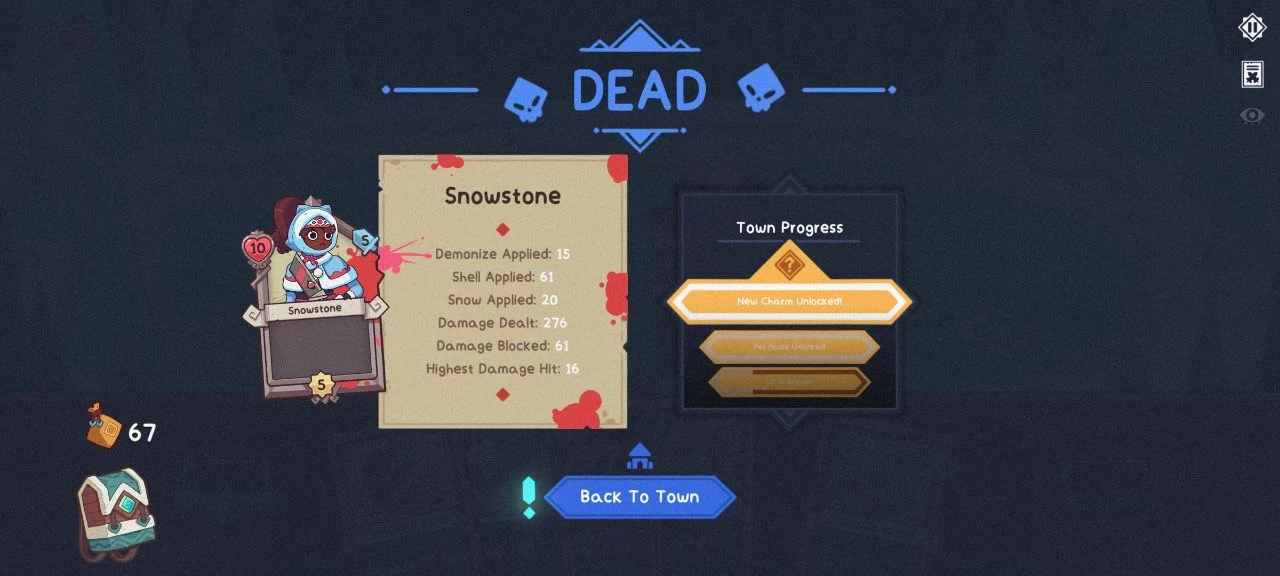The width and height of the screenshot is (1280, 576).
Task: Toggle the eye visibility icon
Action: (1252, 116)
